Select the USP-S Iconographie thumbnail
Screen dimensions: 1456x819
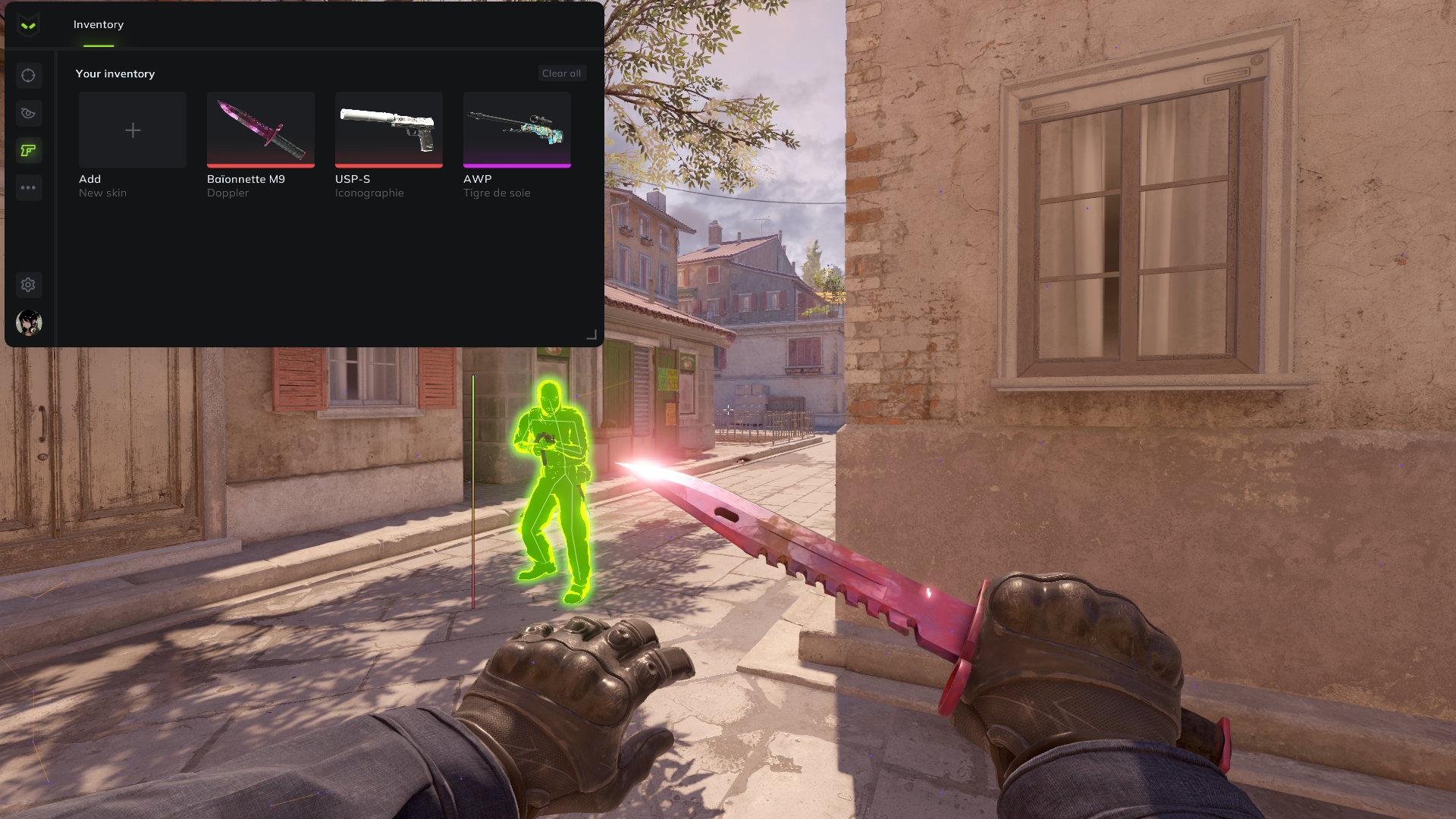coord(388,130)
